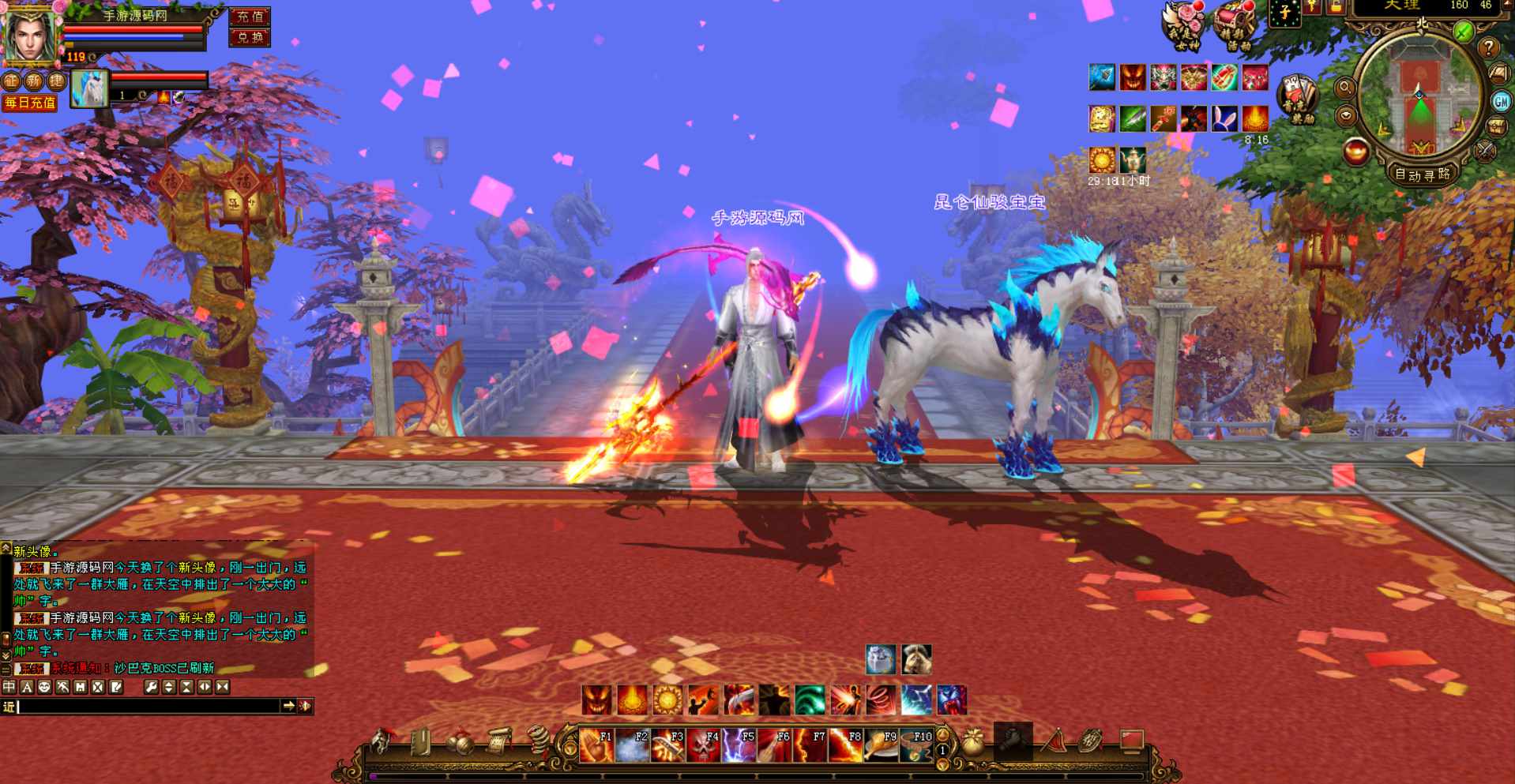
Task: Activate the green swirl skill icon
Action: (810, 700)
